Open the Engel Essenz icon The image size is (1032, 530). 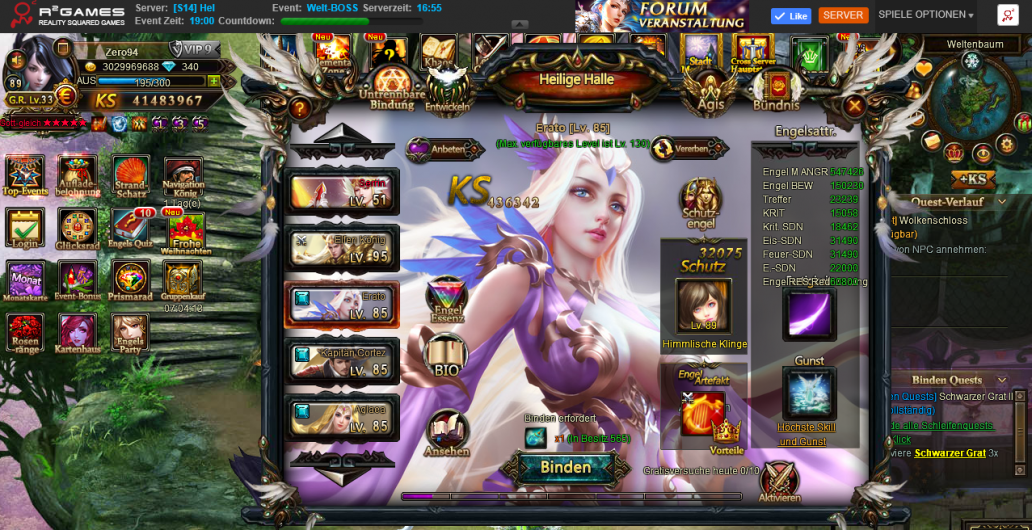446,299
